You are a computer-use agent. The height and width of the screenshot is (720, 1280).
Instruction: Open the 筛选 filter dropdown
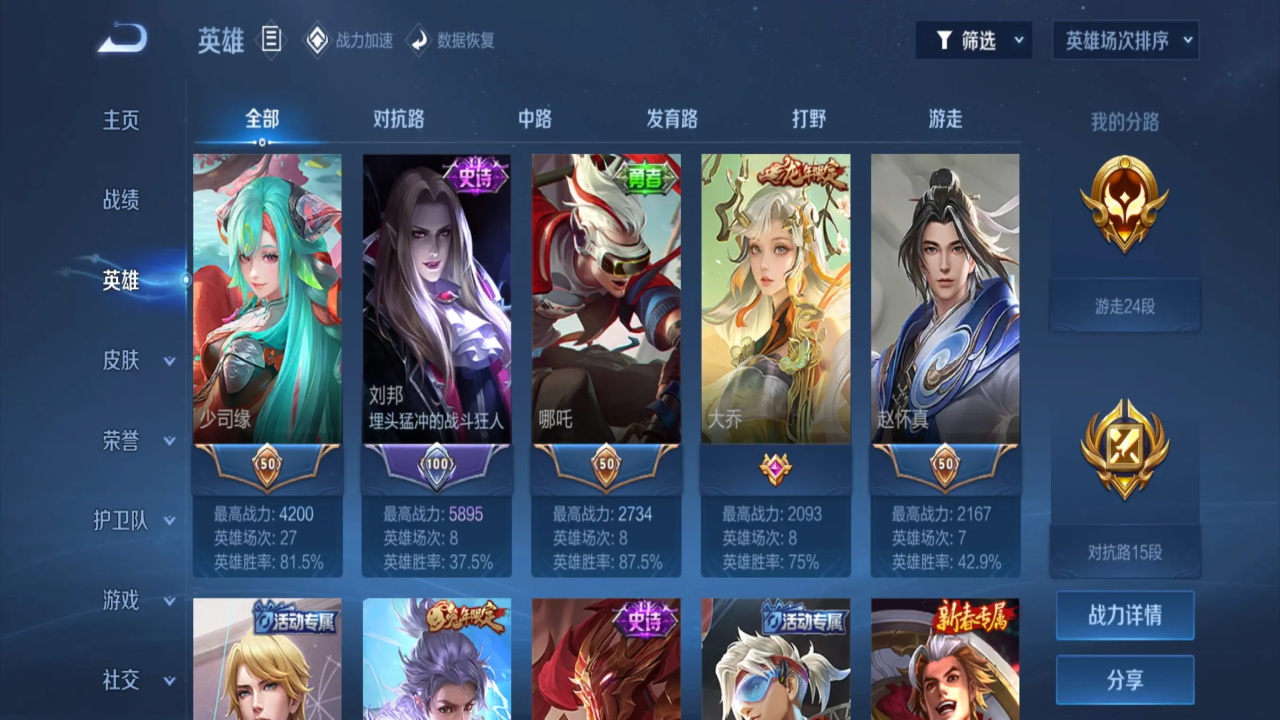click(x=974, y=41)
